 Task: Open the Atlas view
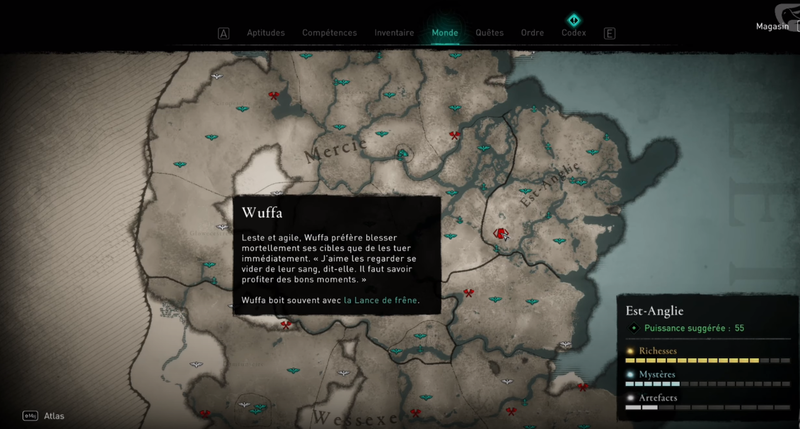(x=51, y=415)
